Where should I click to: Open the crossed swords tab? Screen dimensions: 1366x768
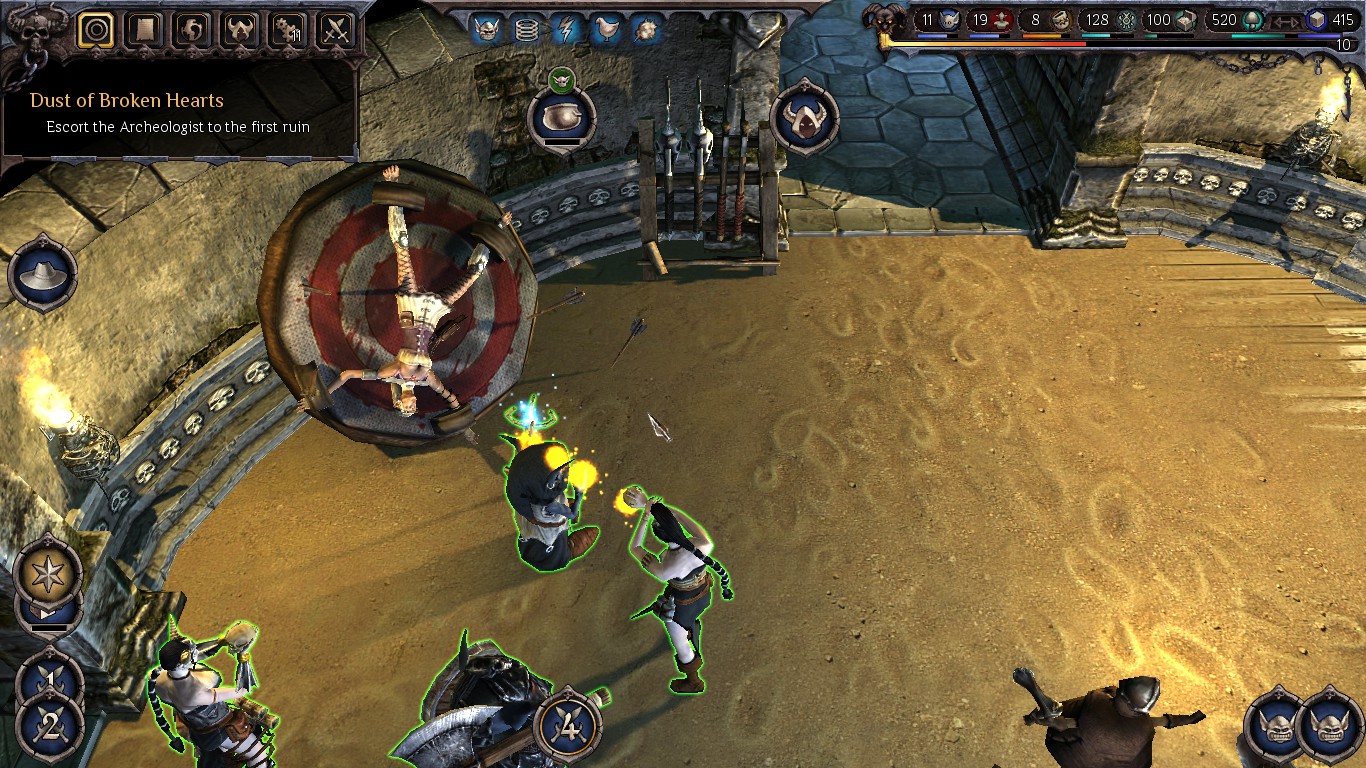pos(336,30)
